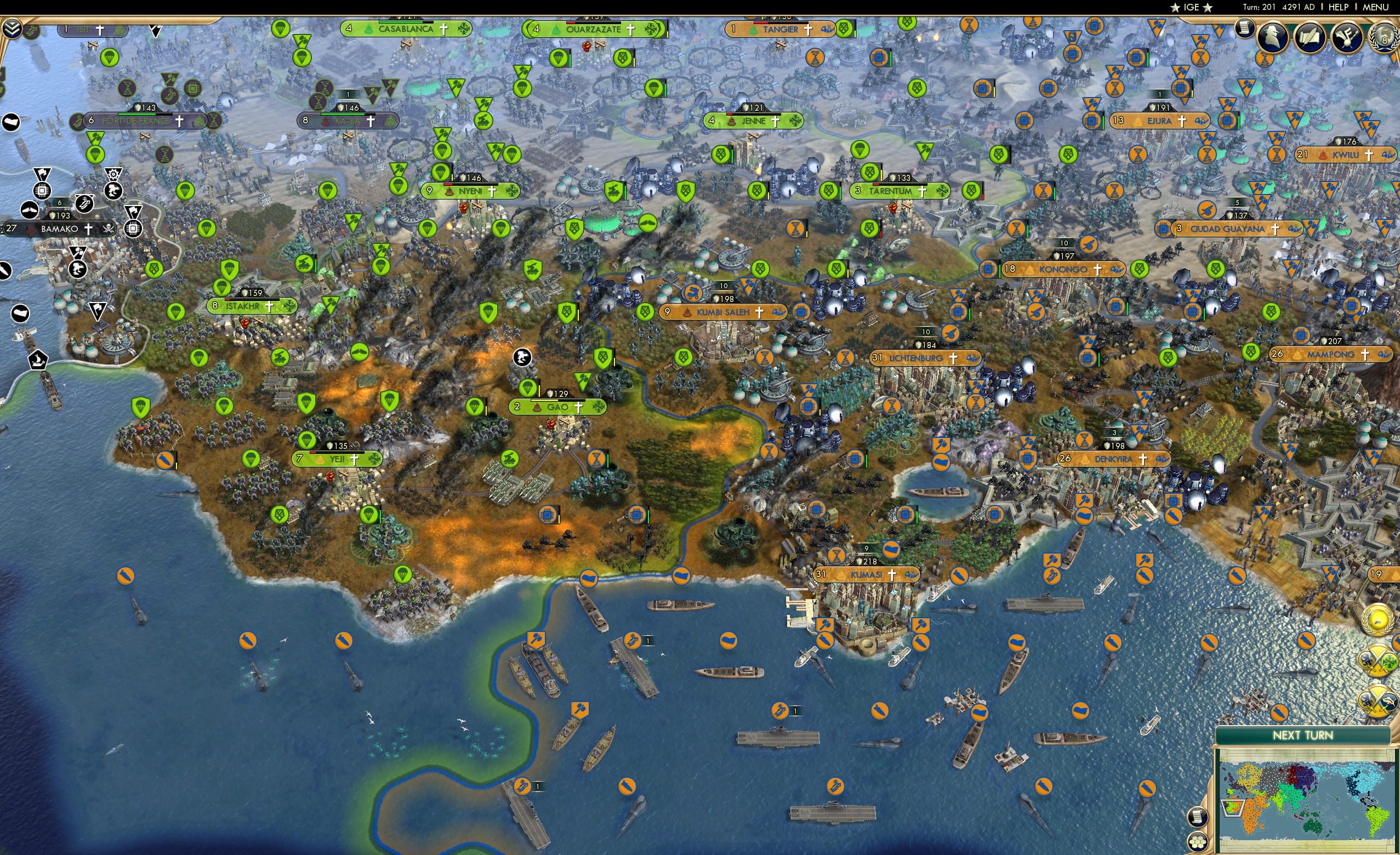The width and height of the screenshot is (1400, 855).
Task: Open HELP from the top bar
Action: (1338, 7)
